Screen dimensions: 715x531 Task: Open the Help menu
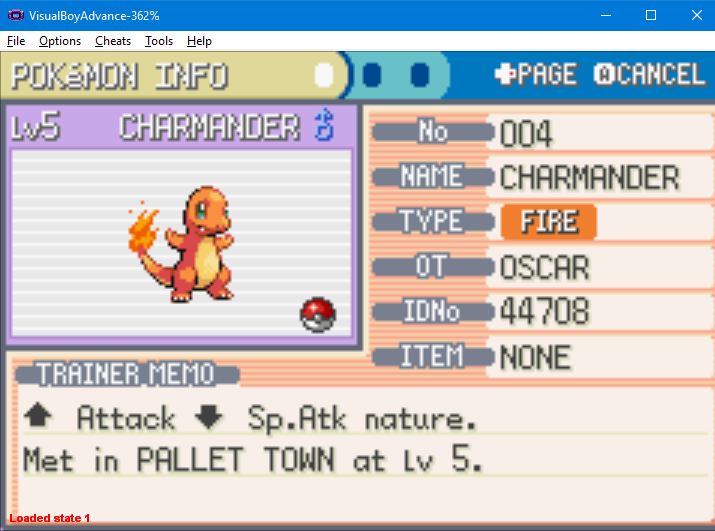click(199, 41)
